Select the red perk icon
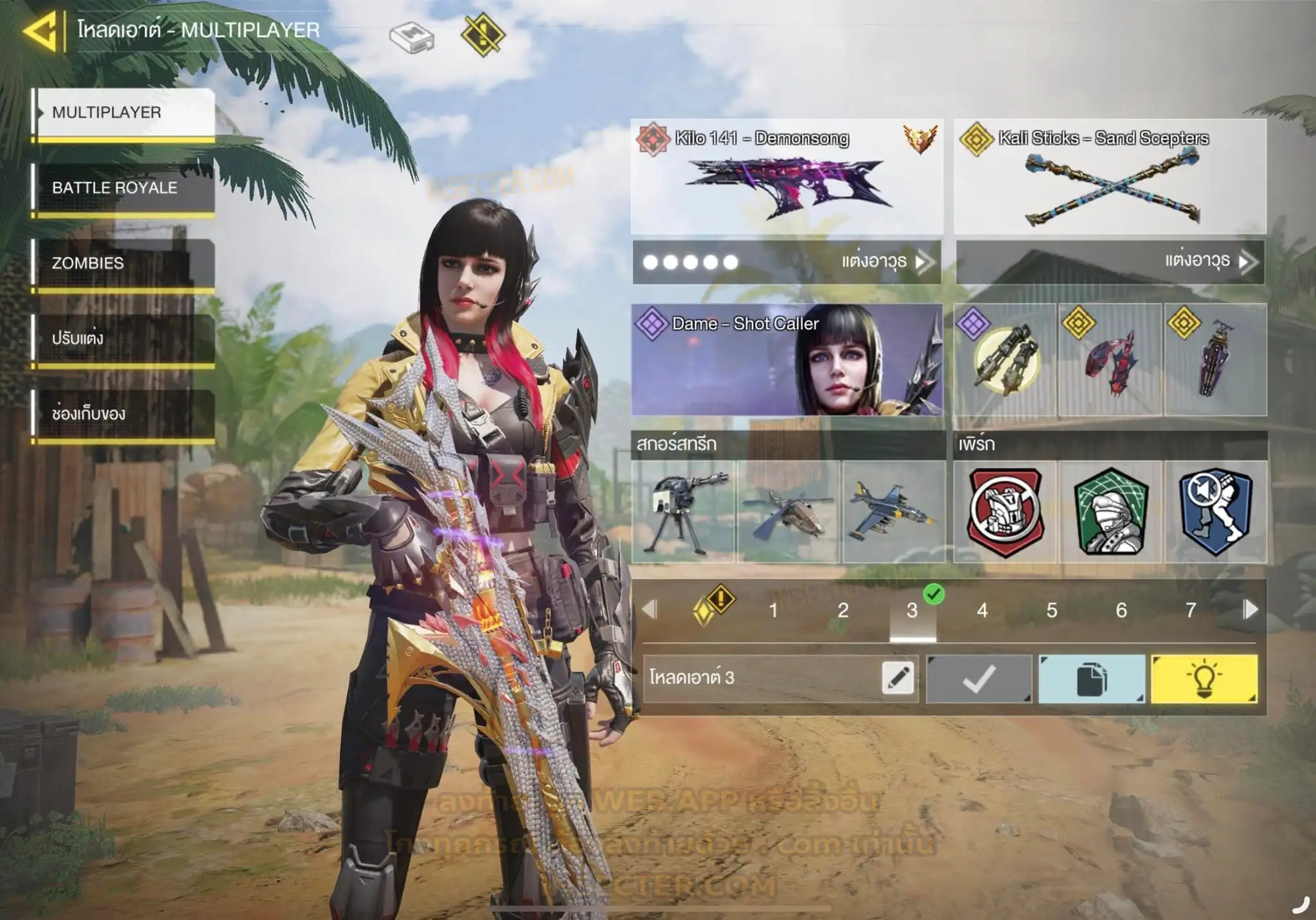Image resolution: width=1316 pixels, height=920 pixels. (1005, 512)
